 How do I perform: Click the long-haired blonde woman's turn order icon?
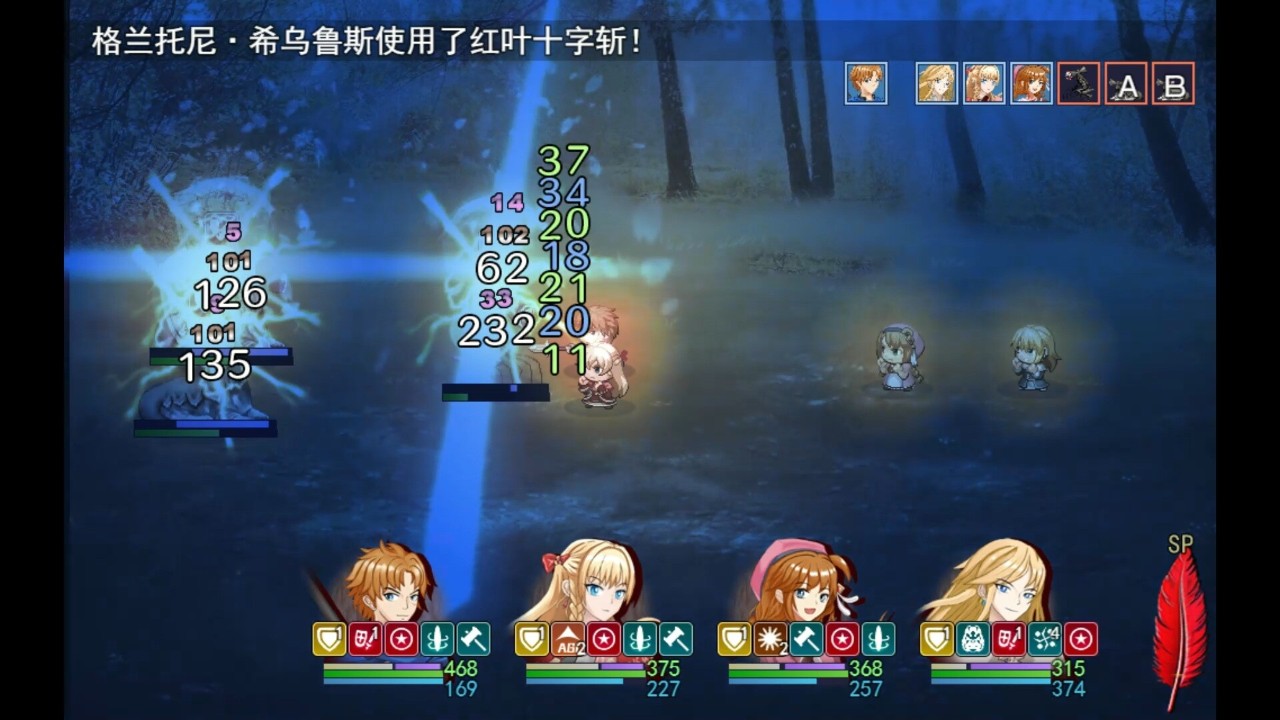click(x=937, y=83)
